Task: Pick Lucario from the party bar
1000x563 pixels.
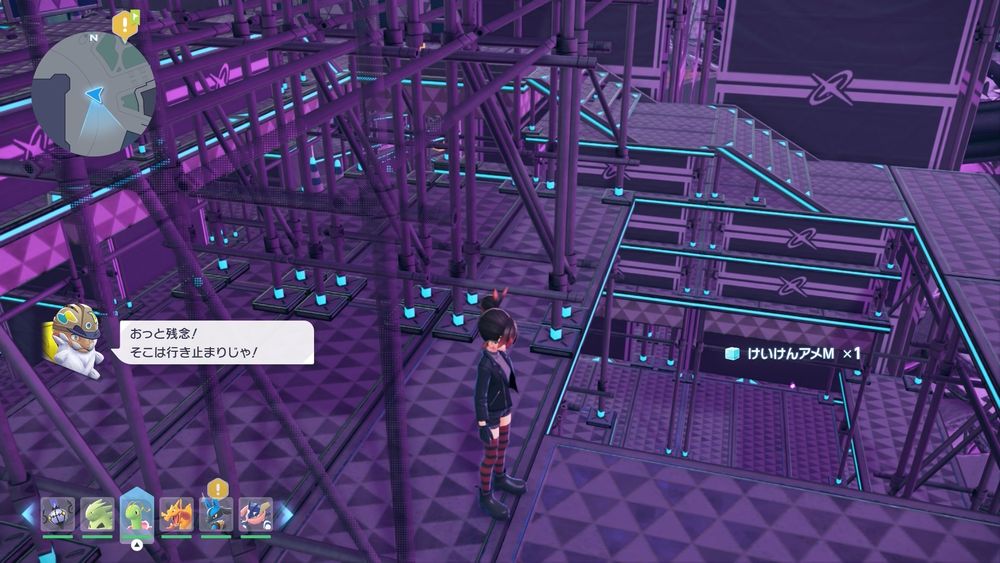Action: click(216, 515)
